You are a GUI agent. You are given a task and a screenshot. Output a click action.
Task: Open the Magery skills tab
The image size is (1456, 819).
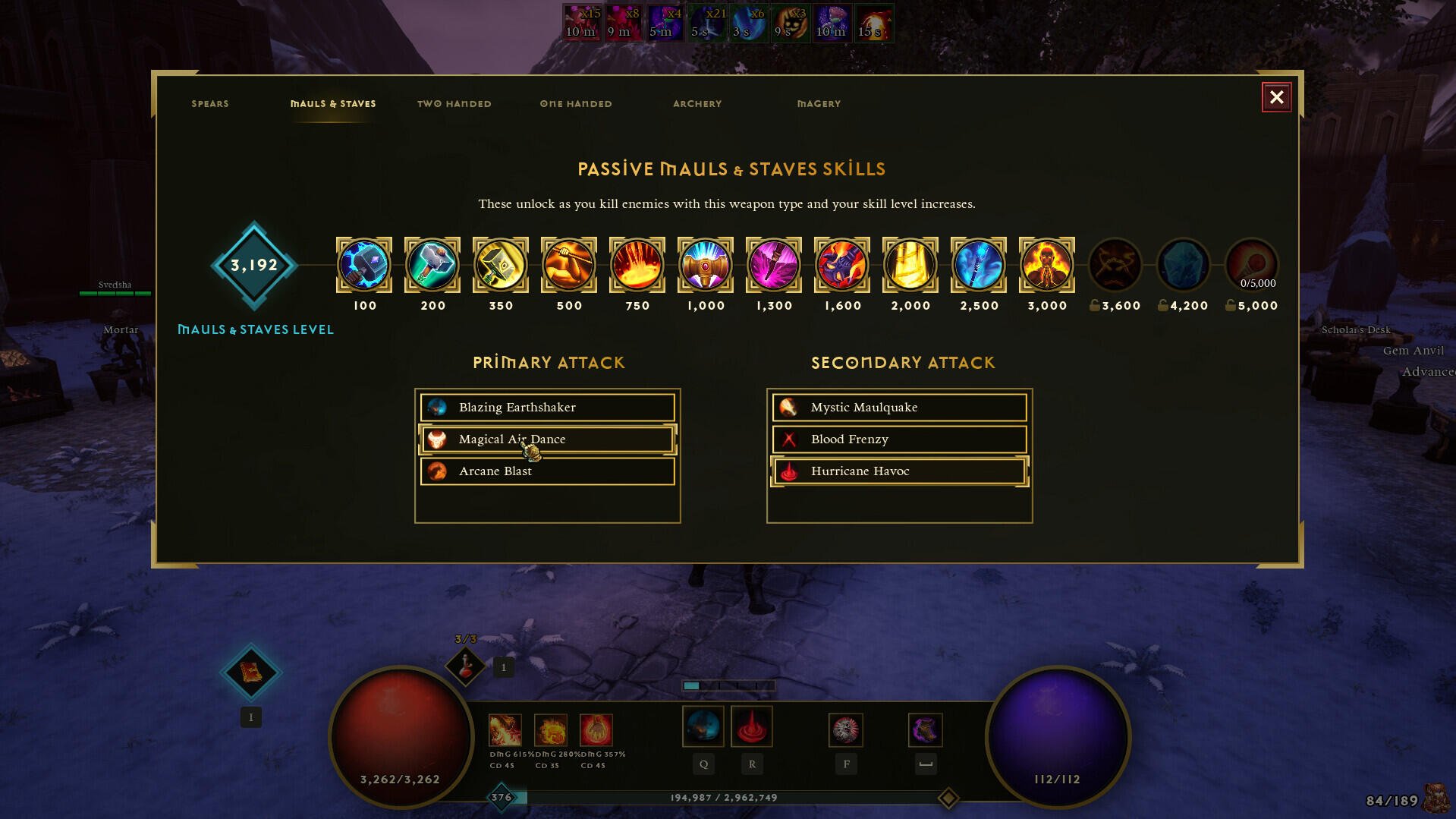click(818, 103)
